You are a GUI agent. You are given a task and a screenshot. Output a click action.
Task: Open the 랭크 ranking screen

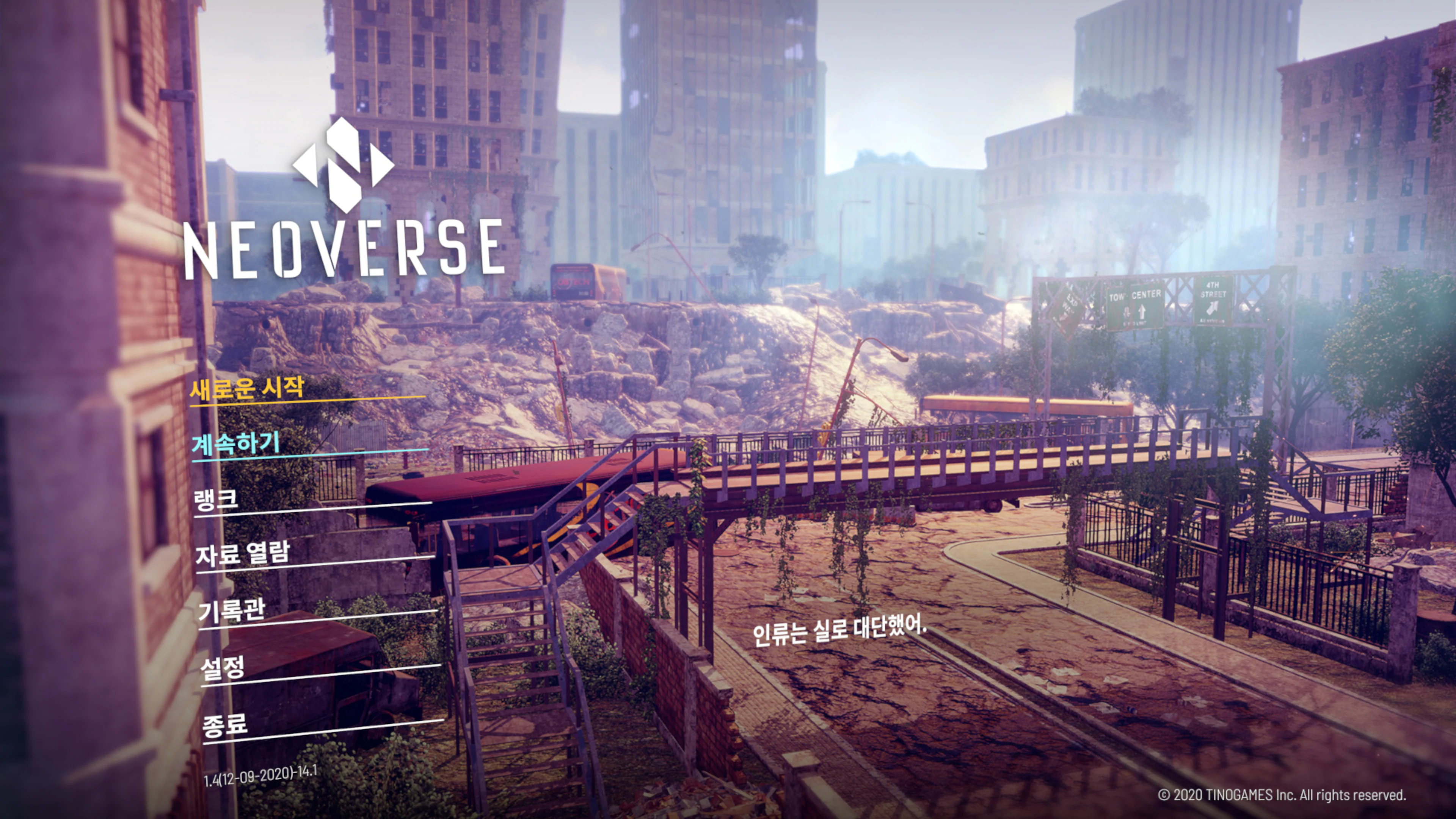[x=216, y=499]
